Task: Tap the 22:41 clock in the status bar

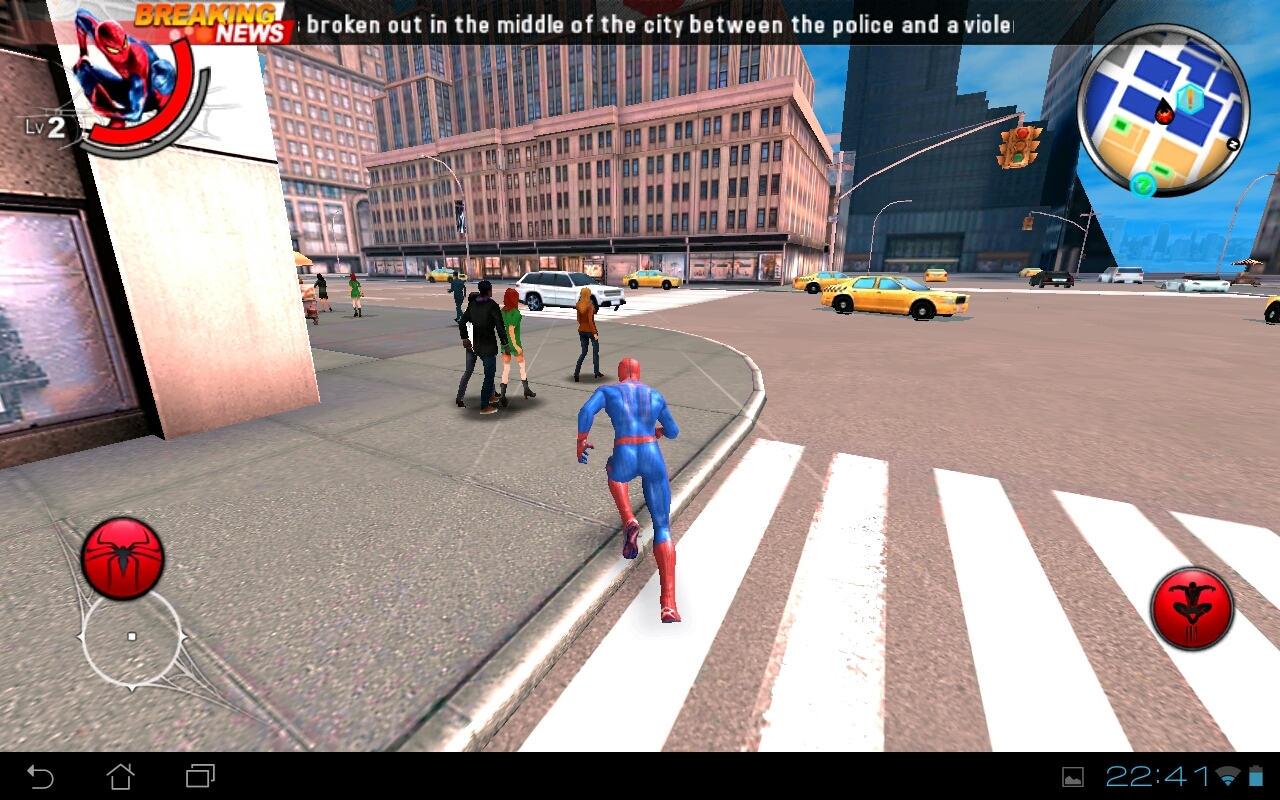Action: 1155,777
